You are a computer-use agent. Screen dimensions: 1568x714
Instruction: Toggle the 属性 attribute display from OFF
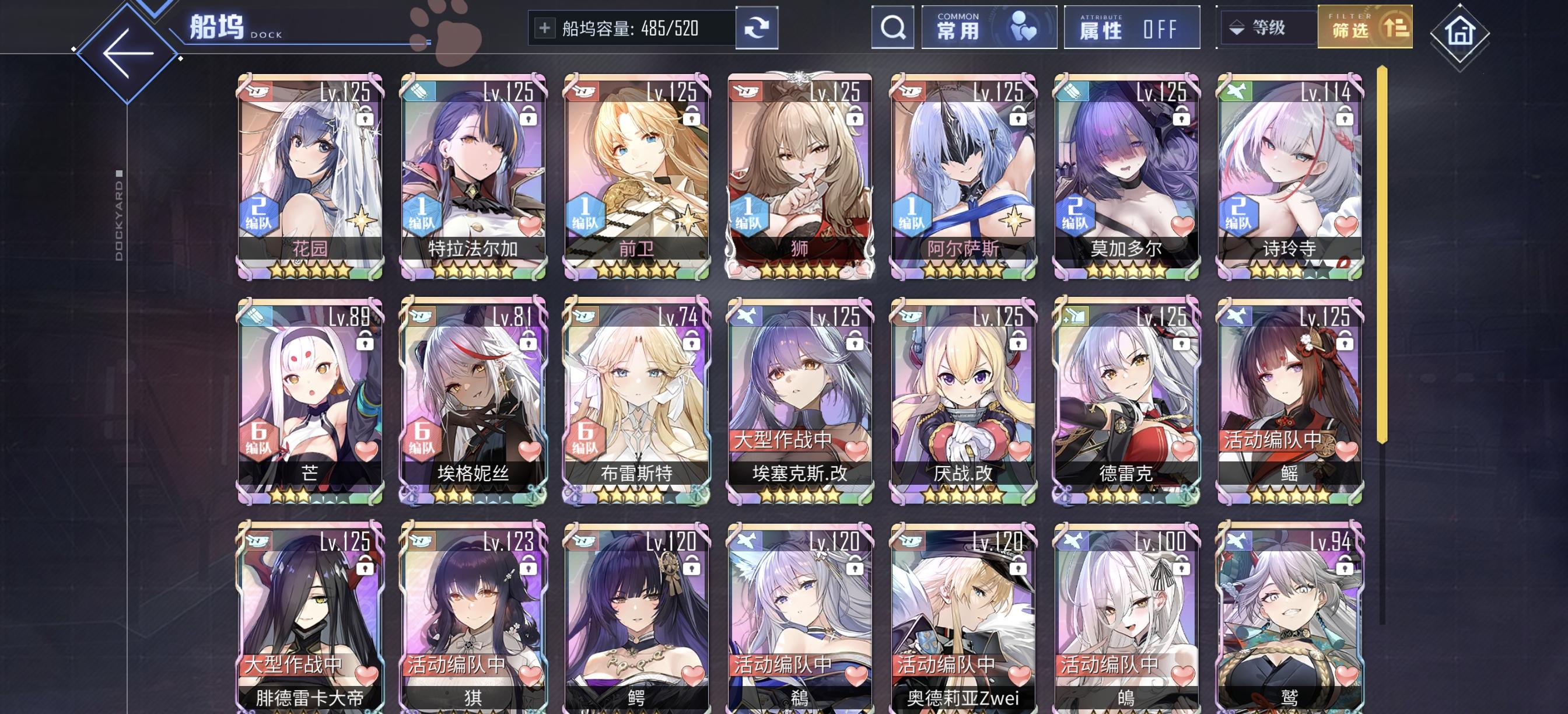(x=1131, y=29)
